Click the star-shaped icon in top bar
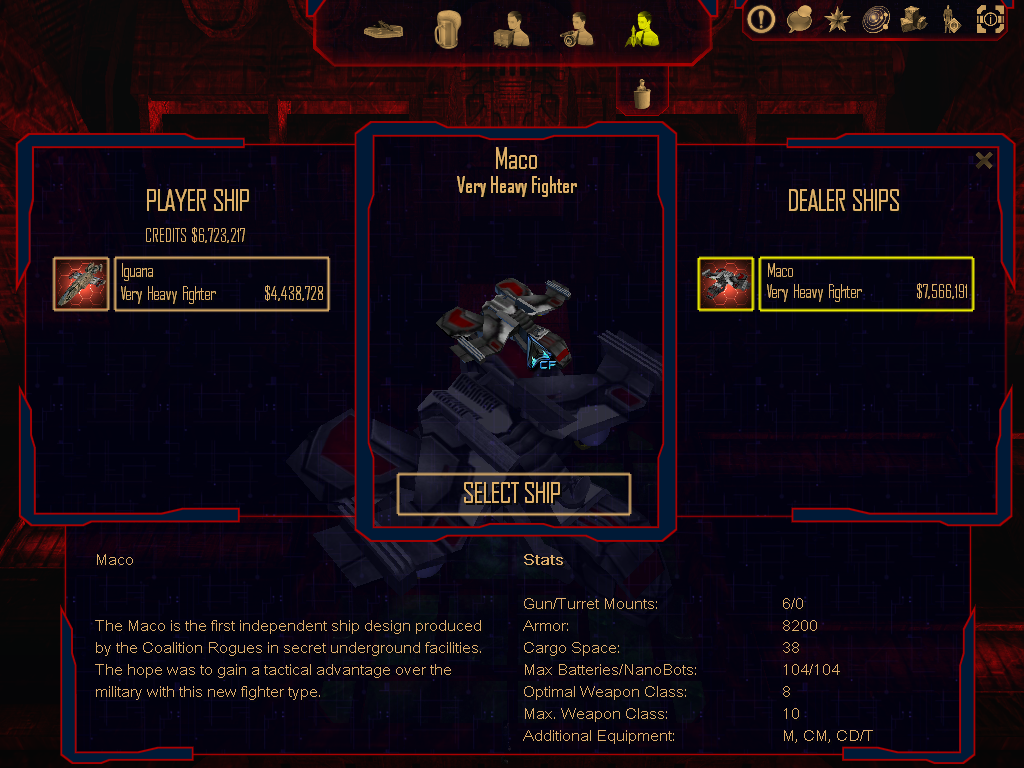The height and width of the screenshot is (768, 1024). click(836, 18)
